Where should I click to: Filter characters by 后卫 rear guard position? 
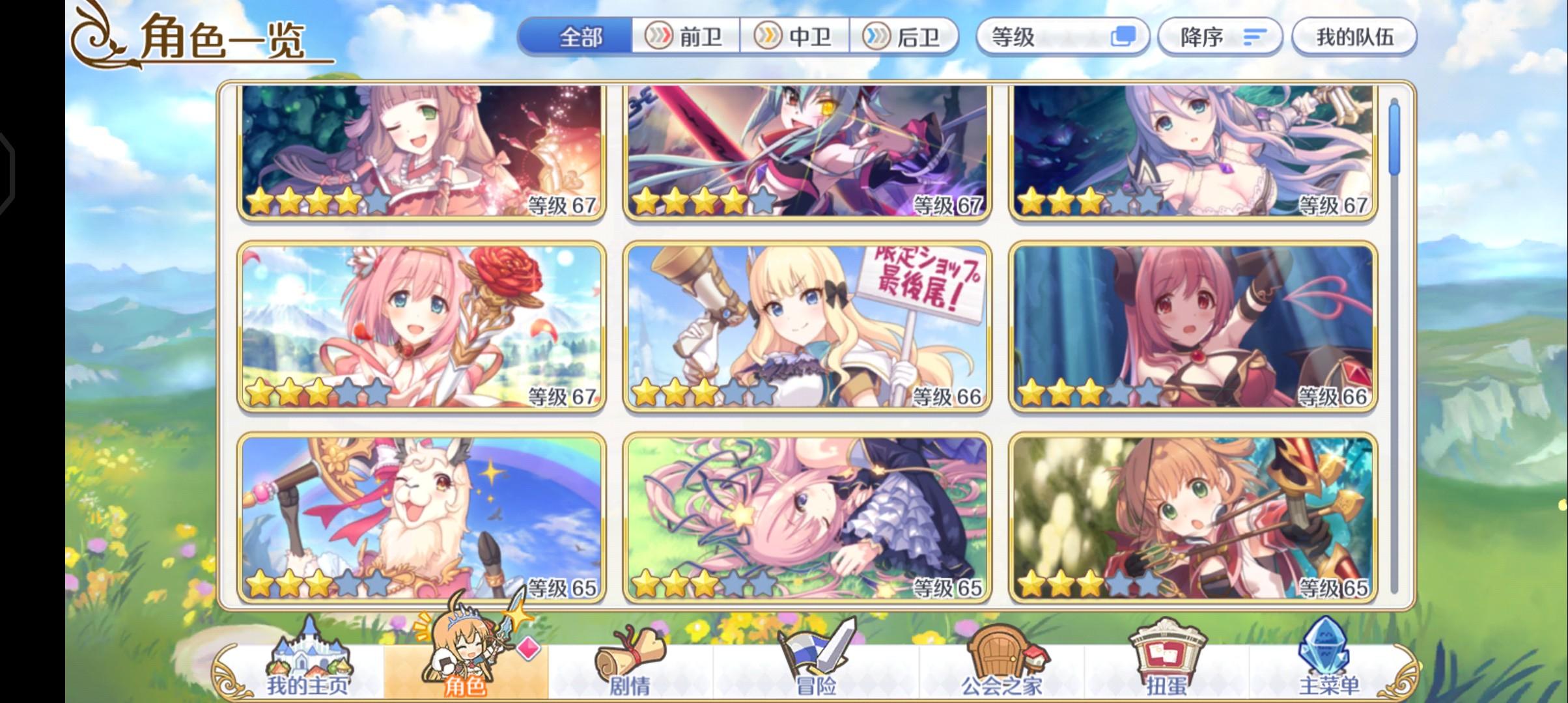point(906,37)
